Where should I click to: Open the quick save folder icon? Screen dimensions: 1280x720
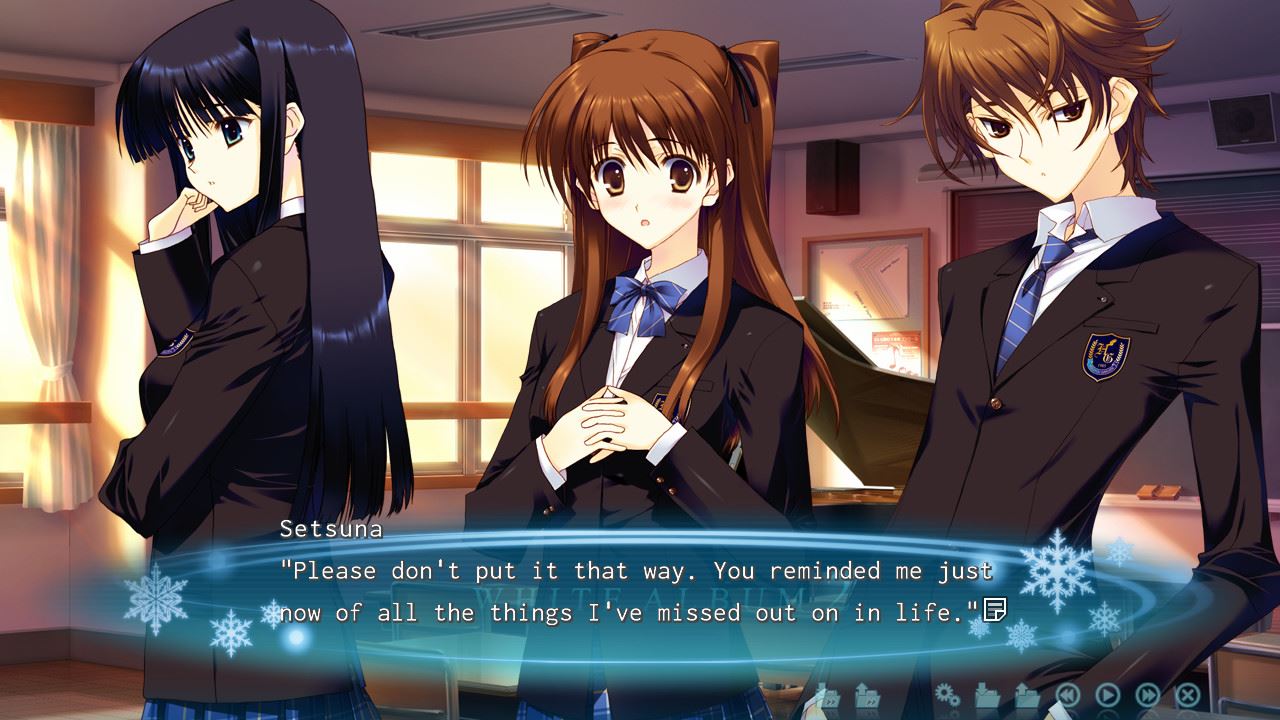(x=827, y=693)
